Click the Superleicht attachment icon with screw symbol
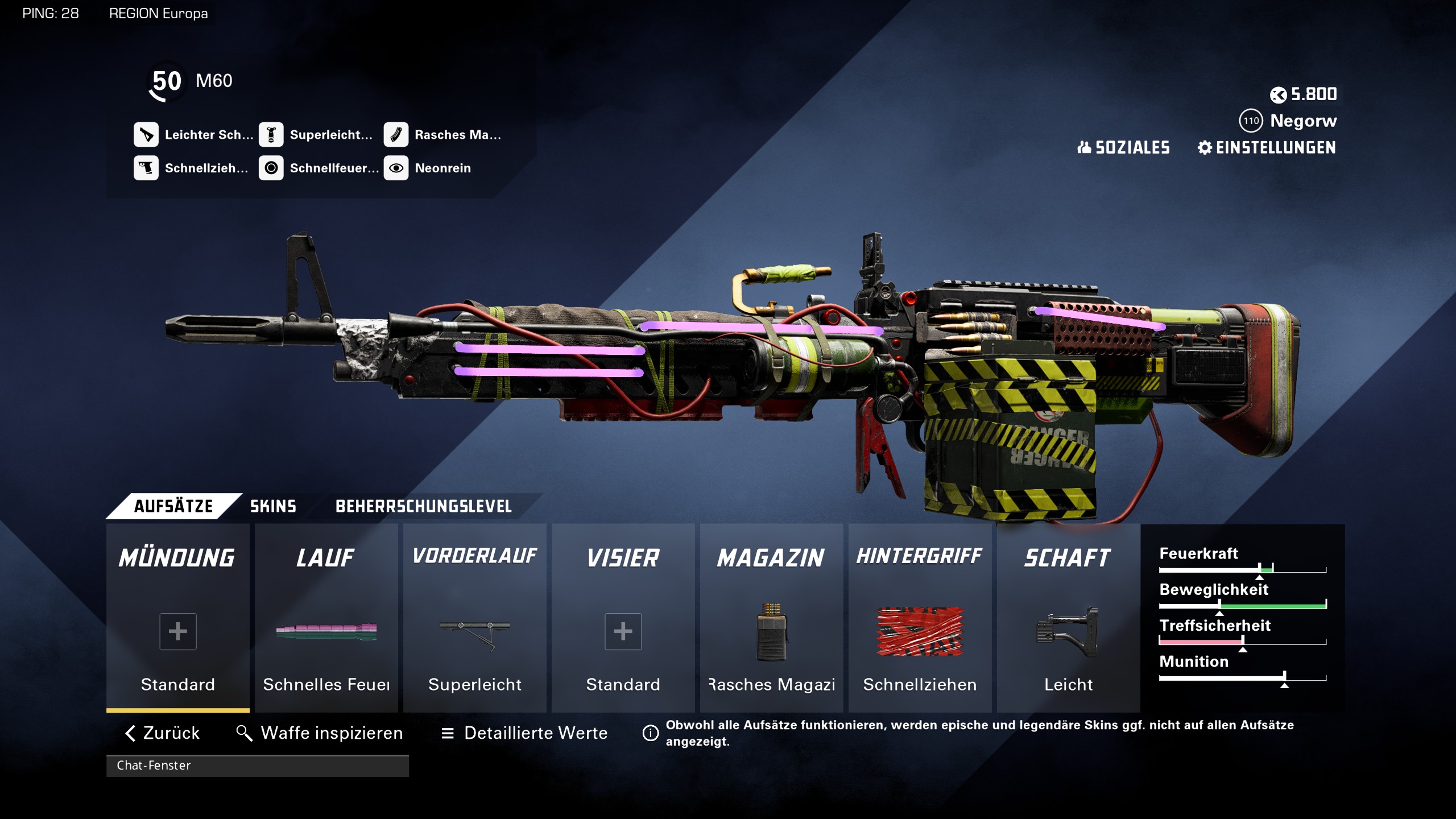The width and height of the screenshot is (1456, 819). pos(271,135)
